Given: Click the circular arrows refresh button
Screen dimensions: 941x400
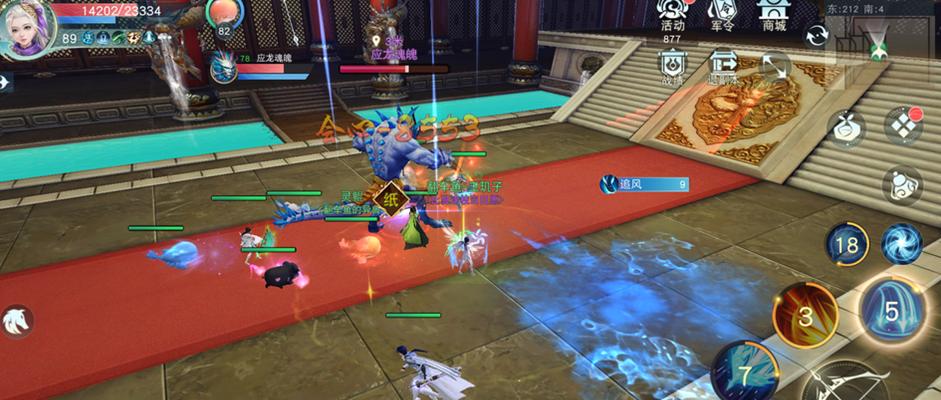Looking at the screenshot, I should (x=817, y=35).
